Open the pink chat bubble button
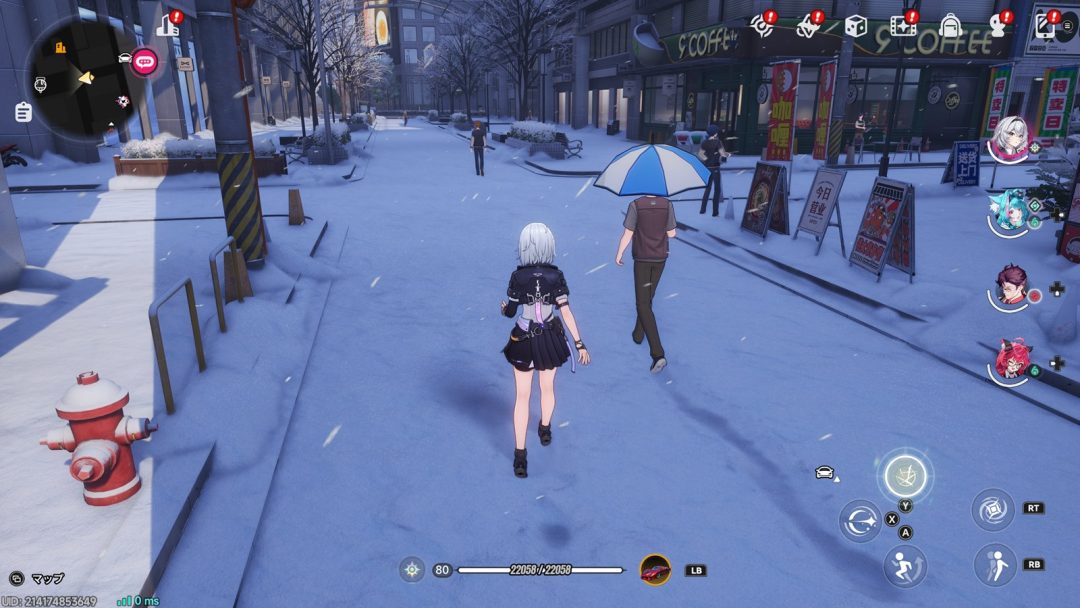The width and height of the screenshot is (1080, 608). coord(145,60)
